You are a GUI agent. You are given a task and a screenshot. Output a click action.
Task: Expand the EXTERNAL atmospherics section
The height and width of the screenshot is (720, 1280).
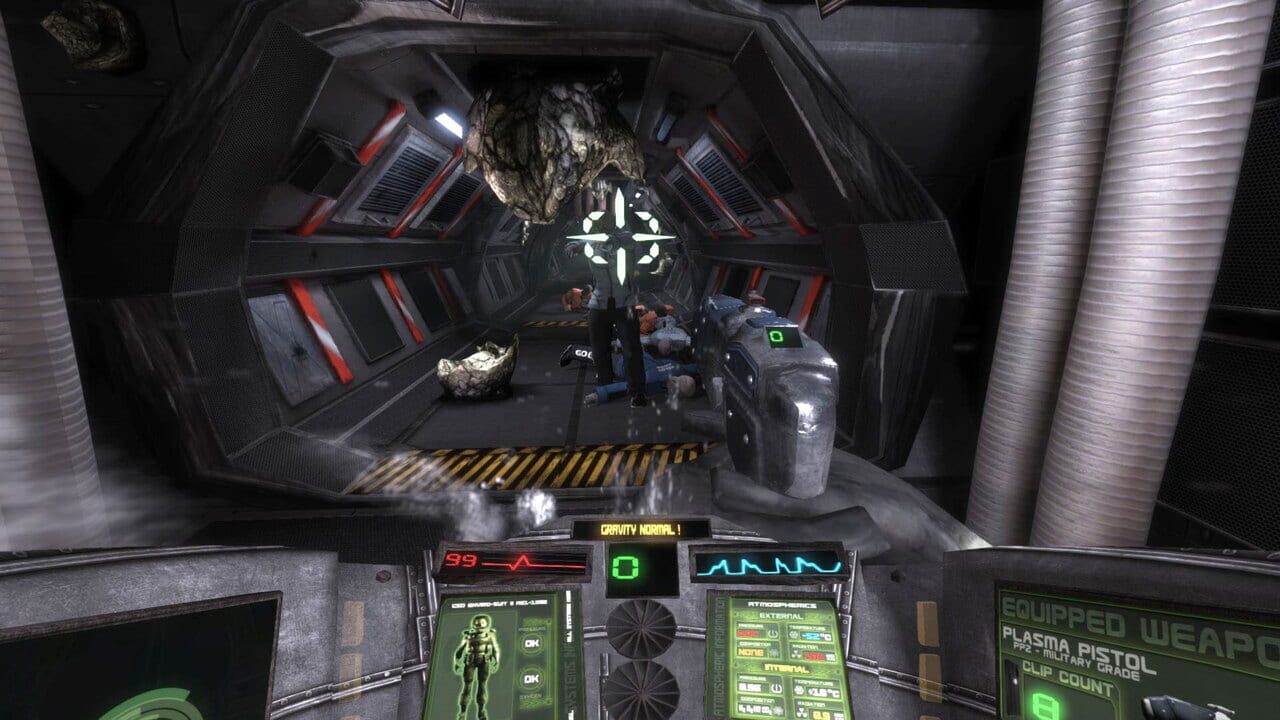click(x=782, y=616)
